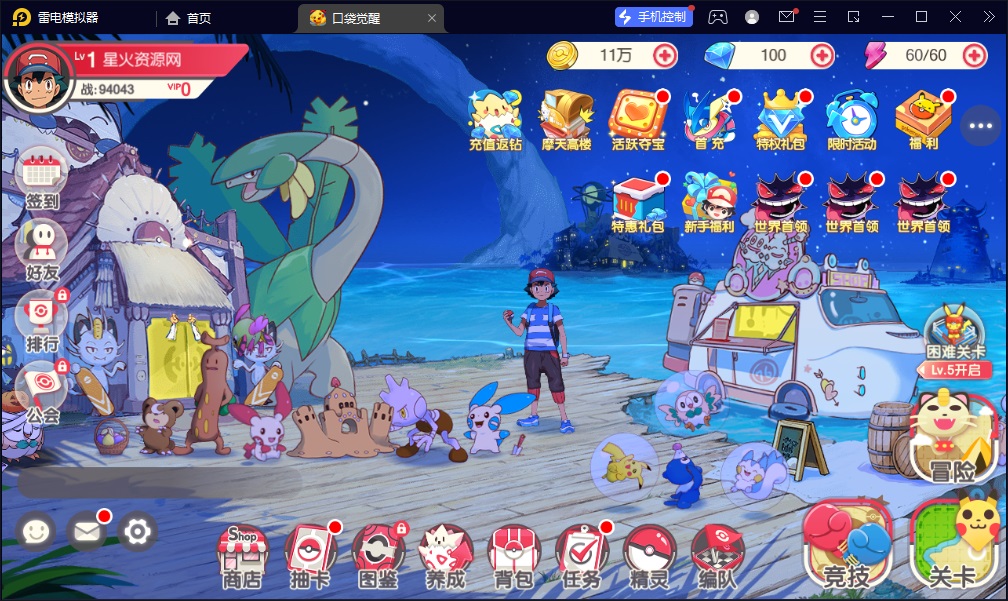1008x601 pixels.
Task: Open the 背包 bag
Action: pyautogui.click(x=513, y=554)
